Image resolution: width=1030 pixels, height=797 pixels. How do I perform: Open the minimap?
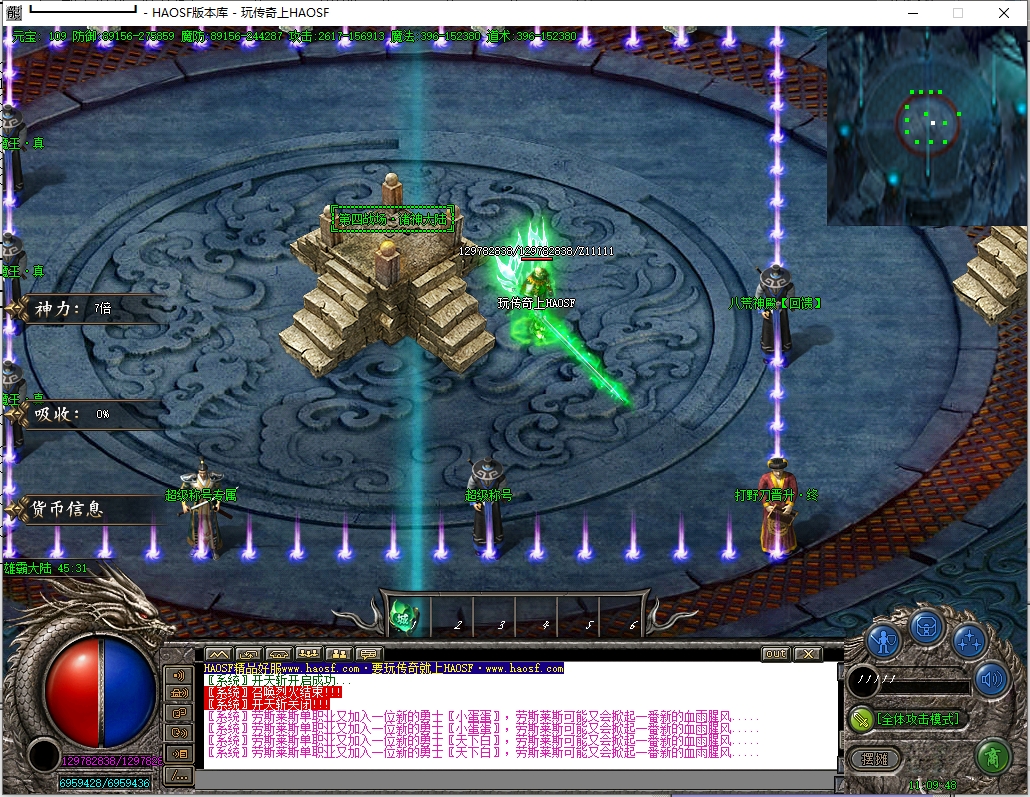coord(927,125)
